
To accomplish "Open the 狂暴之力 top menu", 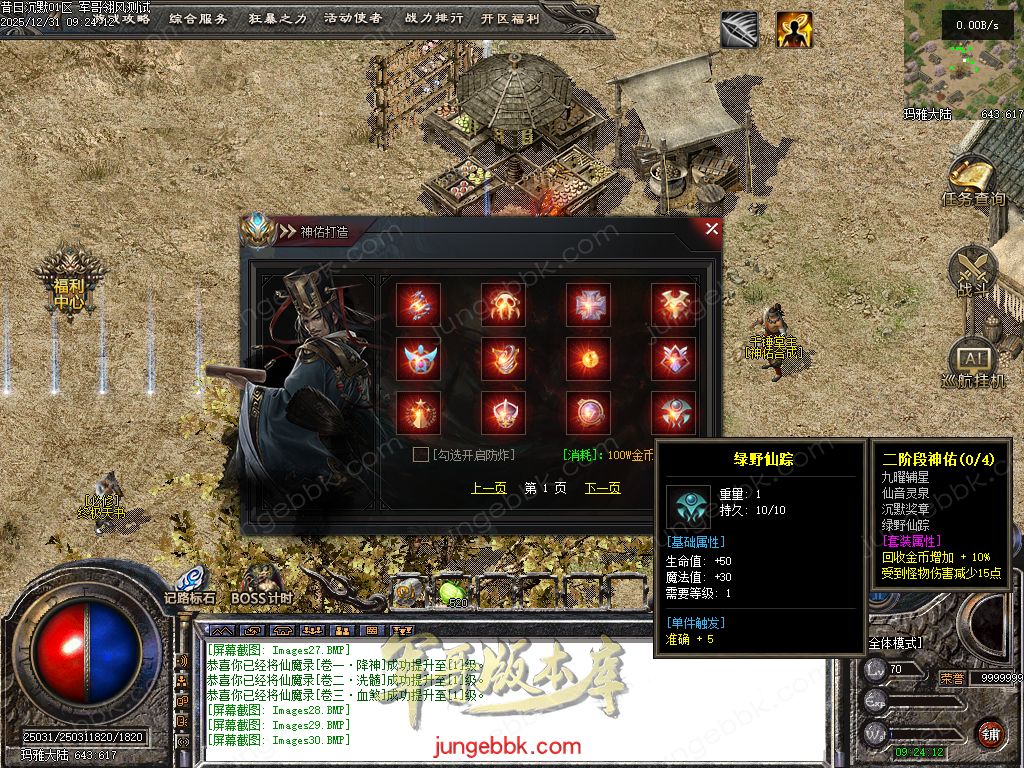I will [x=276, y=18].
